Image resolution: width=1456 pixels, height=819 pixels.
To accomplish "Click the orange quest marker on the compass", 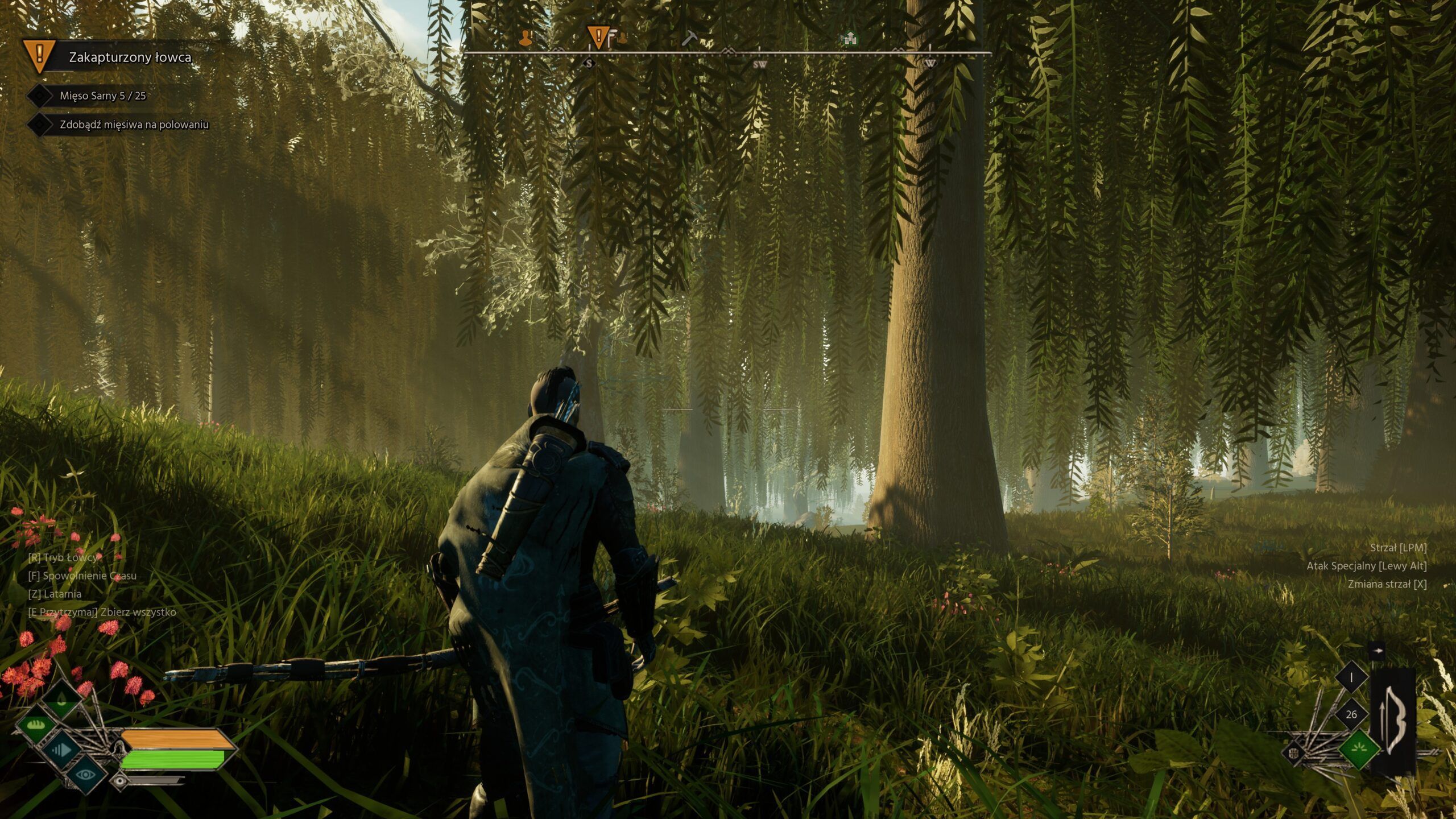I will tap(599, 36).
